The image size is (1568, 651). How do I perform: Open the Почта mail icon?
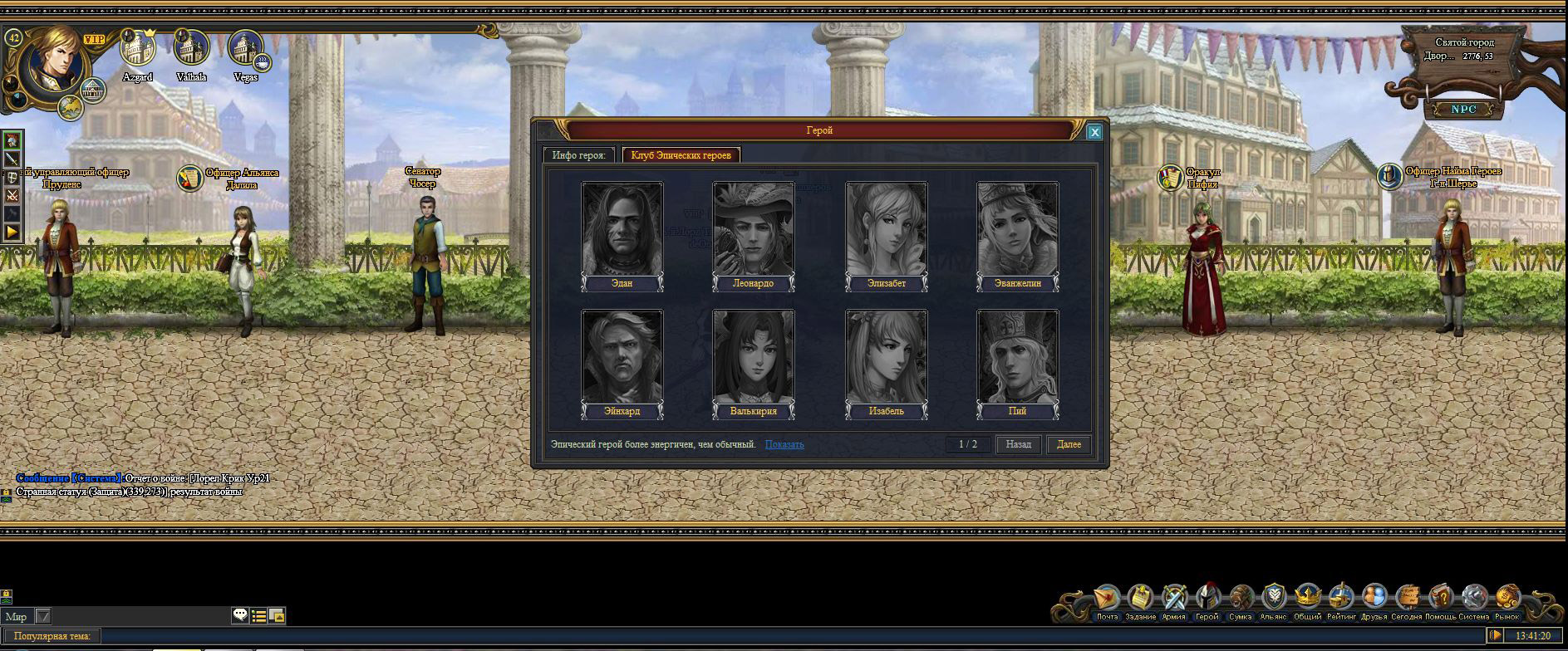(1107, 599)
